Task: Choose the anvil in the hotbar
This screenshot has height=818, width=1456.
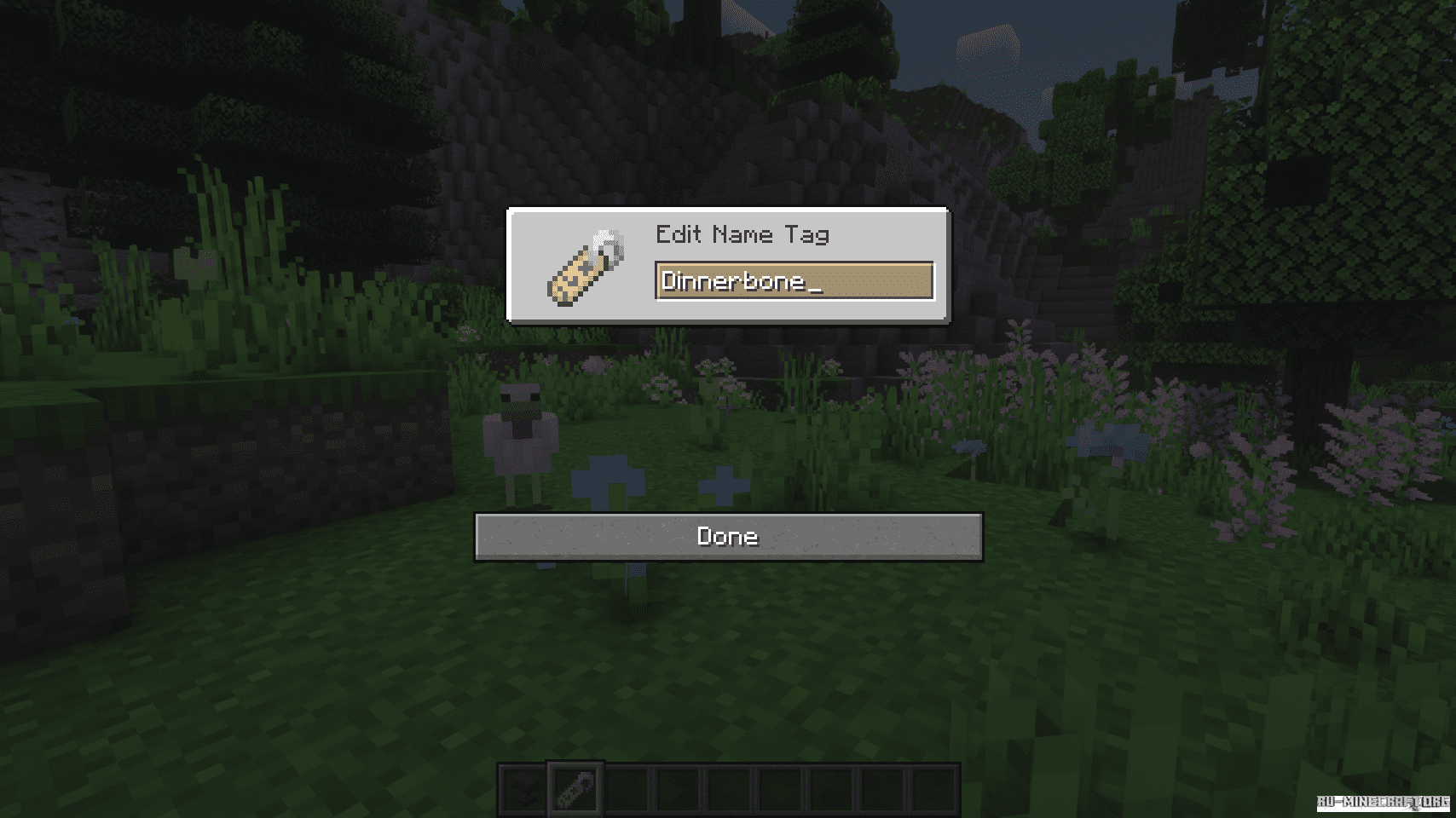Action: coord(523,790)
